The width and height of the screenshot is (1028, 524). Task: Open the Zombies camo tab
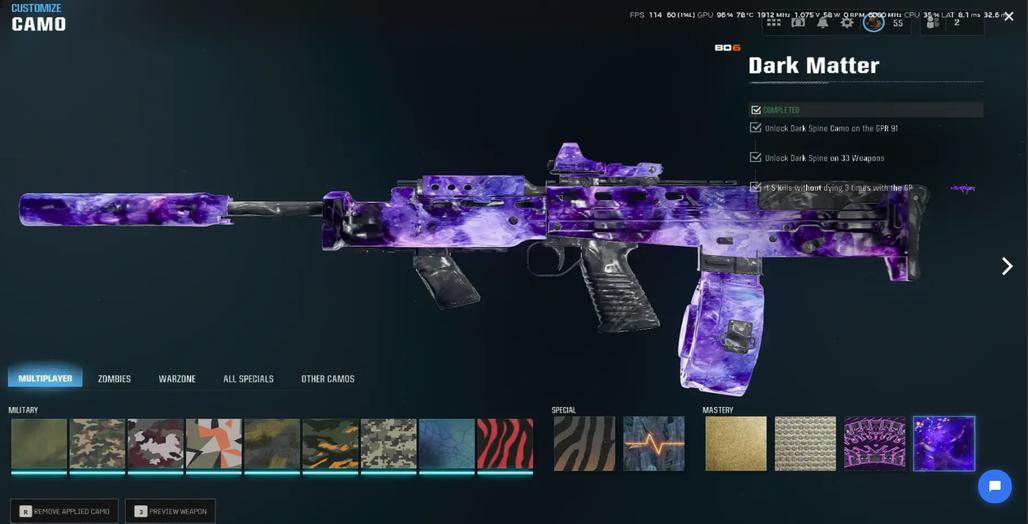[x=114, y=379]
